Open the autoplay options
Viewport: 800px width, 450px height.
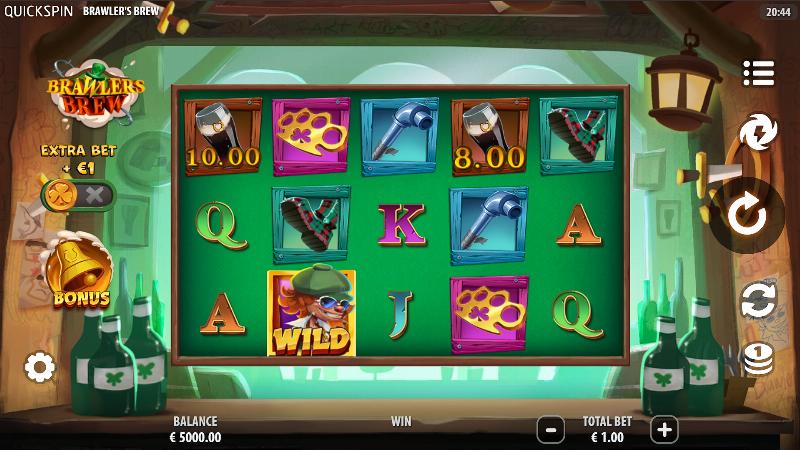(x=759, y=299)
